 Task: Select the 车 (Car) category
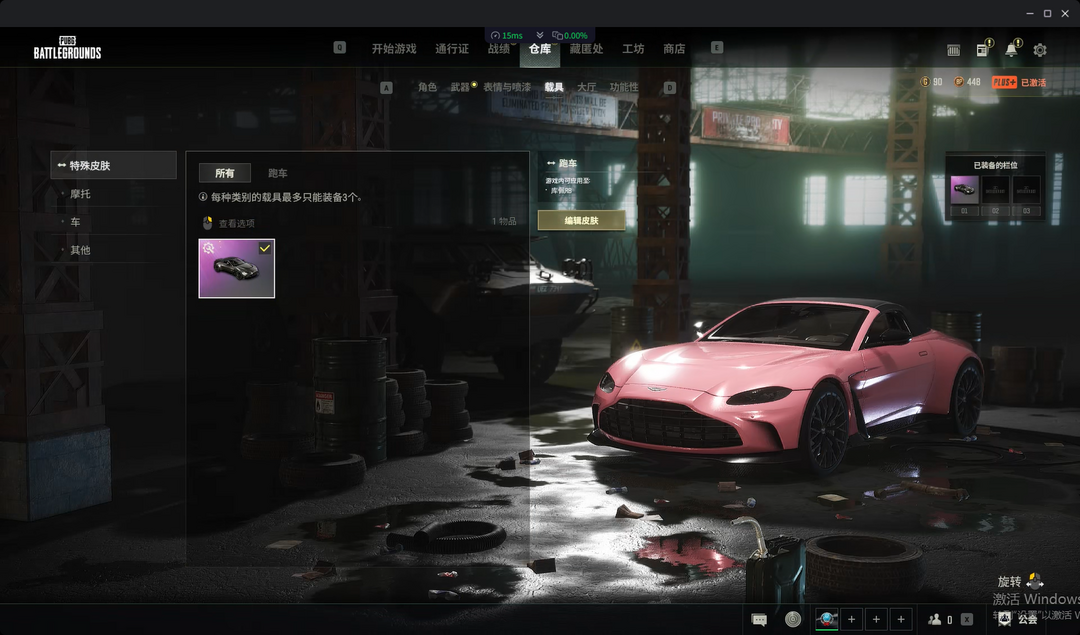coord(75,222)
